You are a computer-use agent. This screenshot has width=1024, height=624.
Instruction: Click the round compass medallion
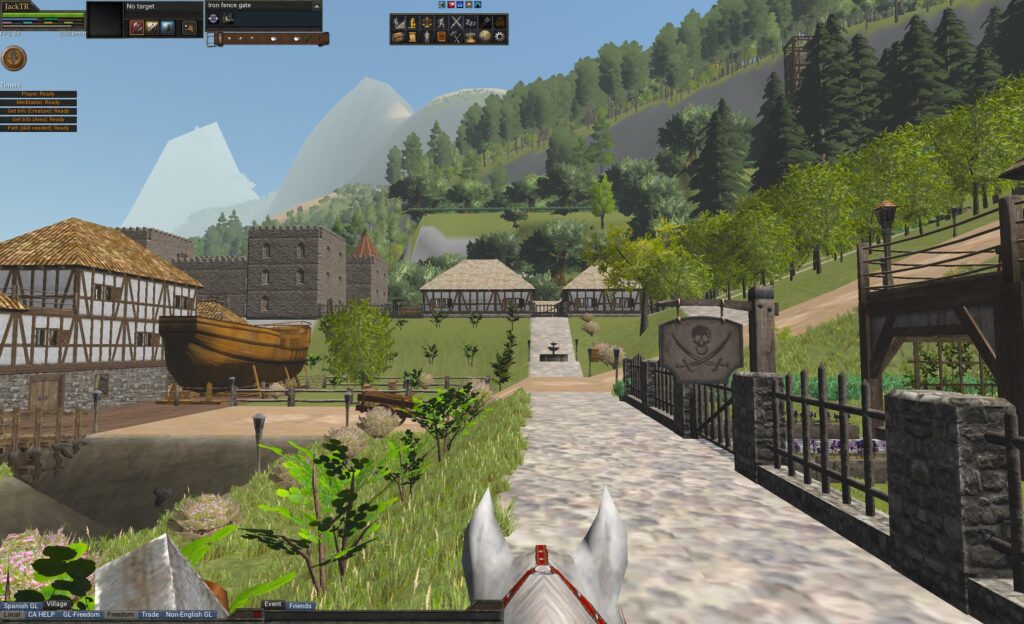click(14, 58)
